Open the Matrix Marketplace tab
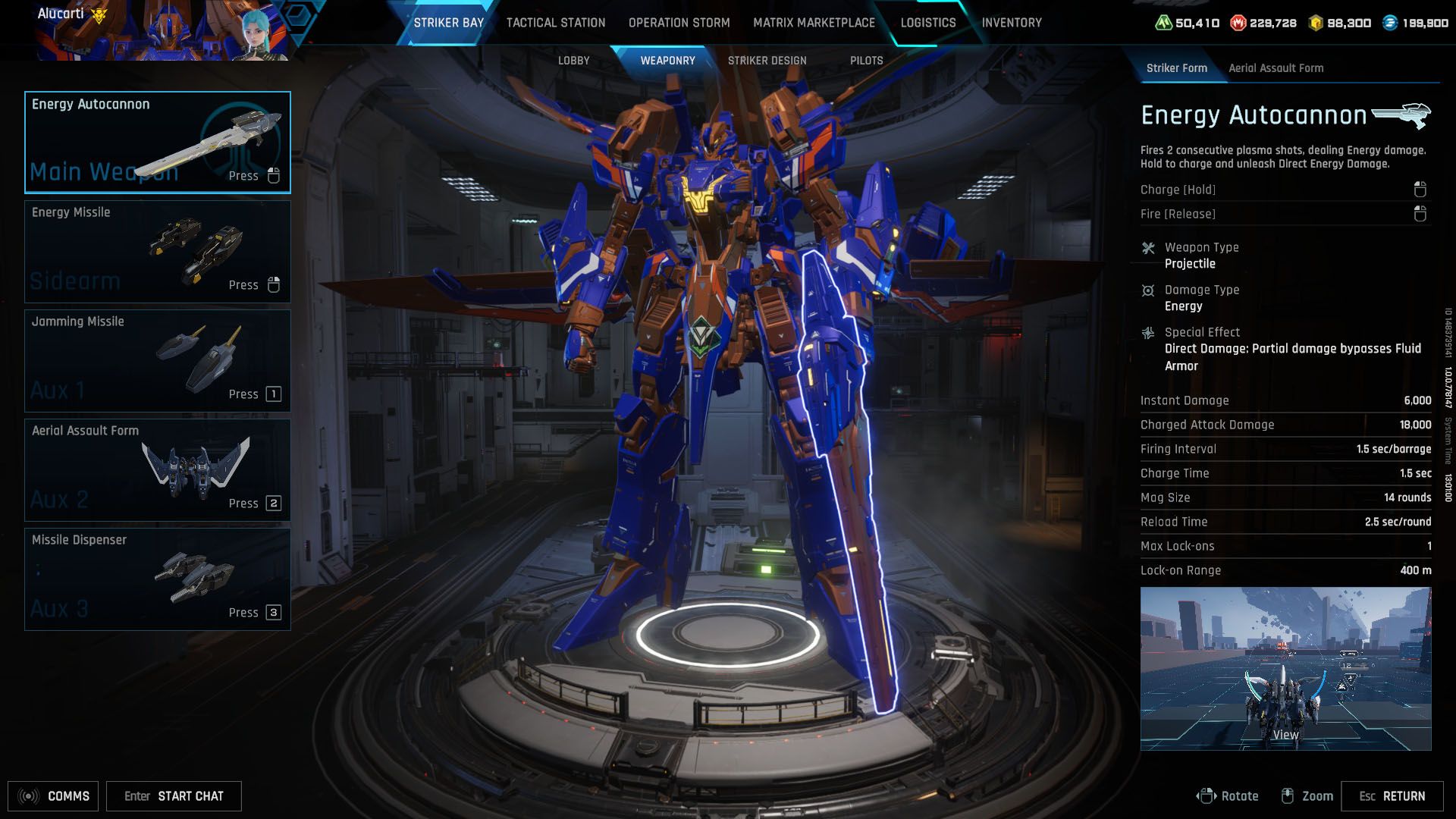1456x819 pixels. coord(814,23)
